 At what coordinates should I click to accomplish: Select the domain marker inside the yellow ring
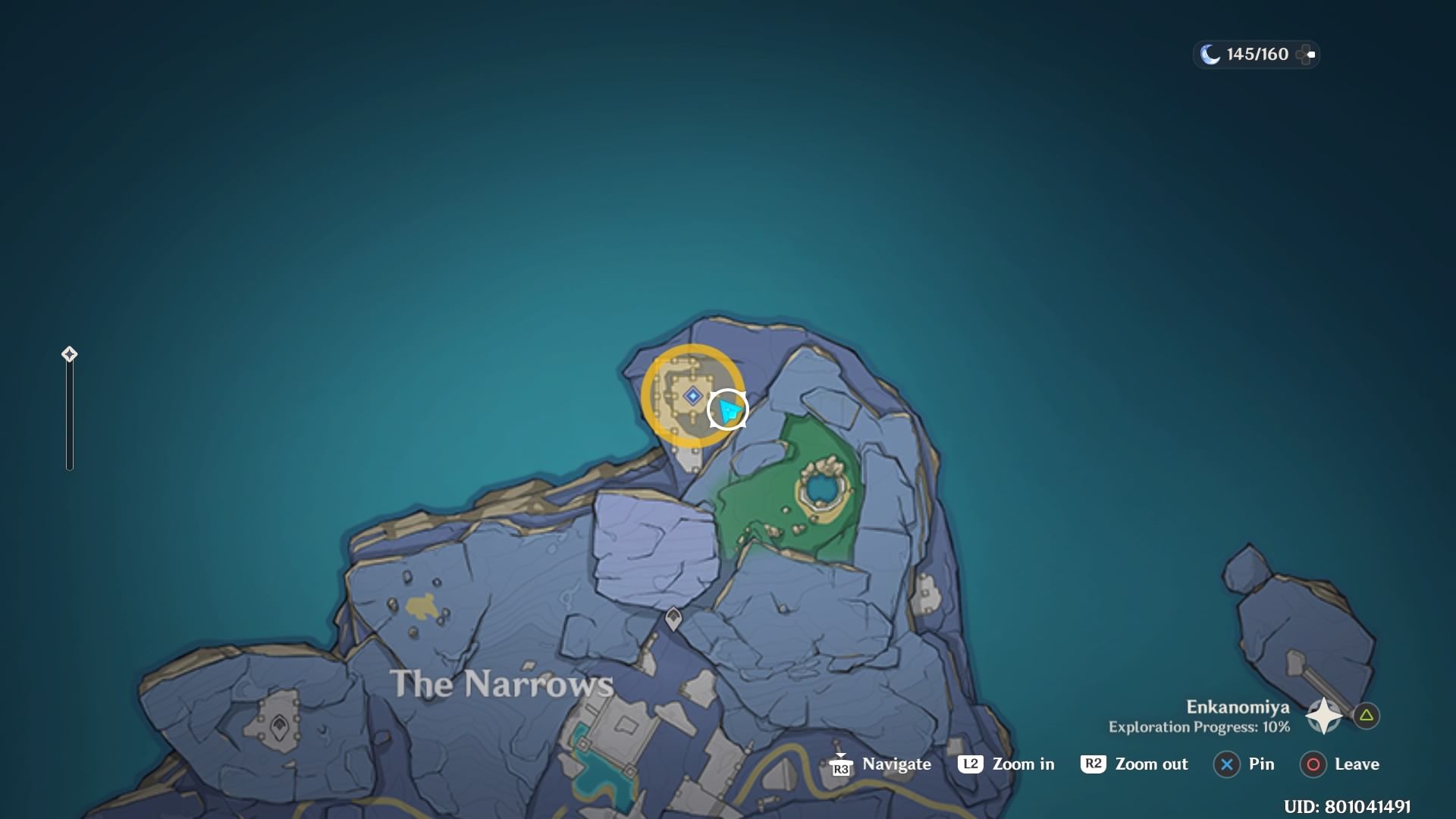click(x=693, y=396)
